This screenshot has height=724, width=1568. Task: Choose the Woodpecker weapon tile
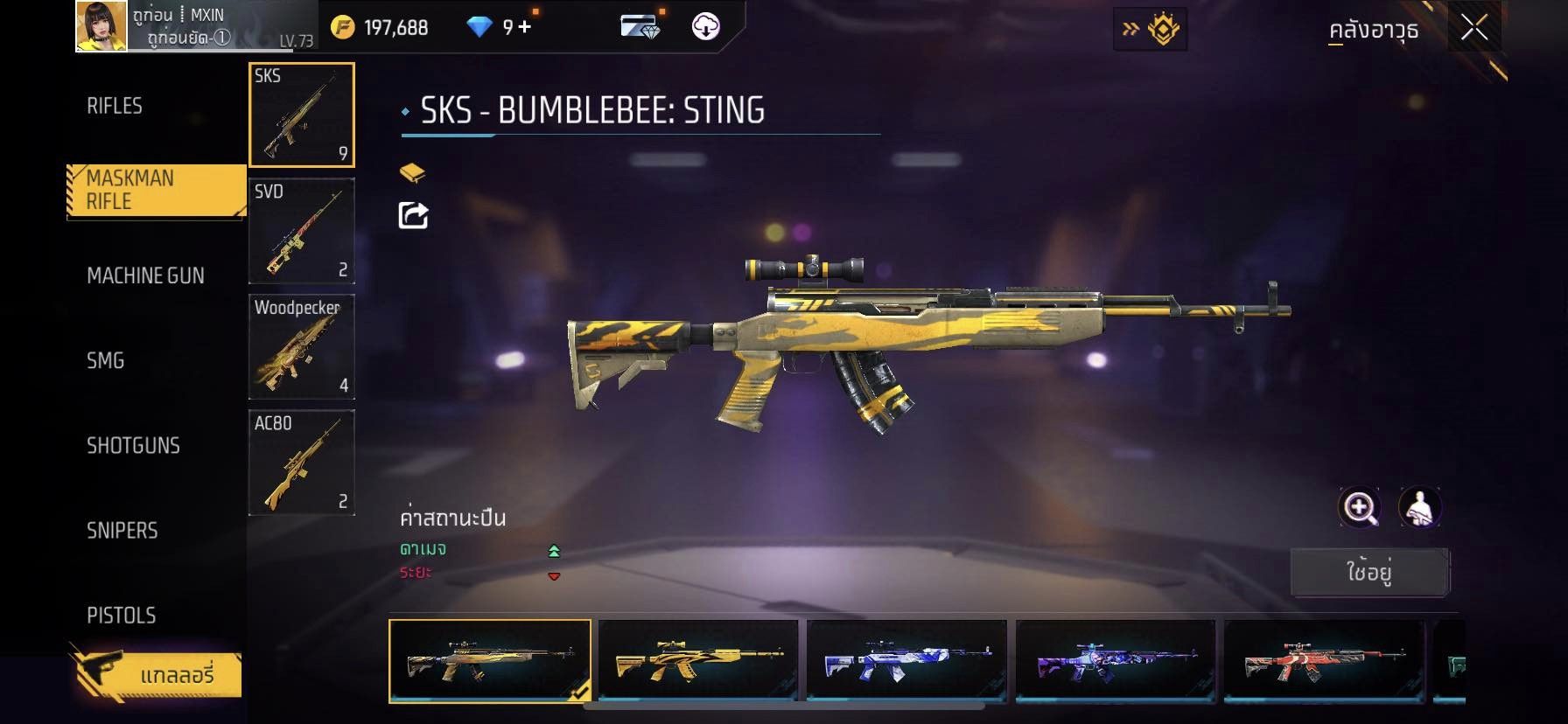point(302,347)
